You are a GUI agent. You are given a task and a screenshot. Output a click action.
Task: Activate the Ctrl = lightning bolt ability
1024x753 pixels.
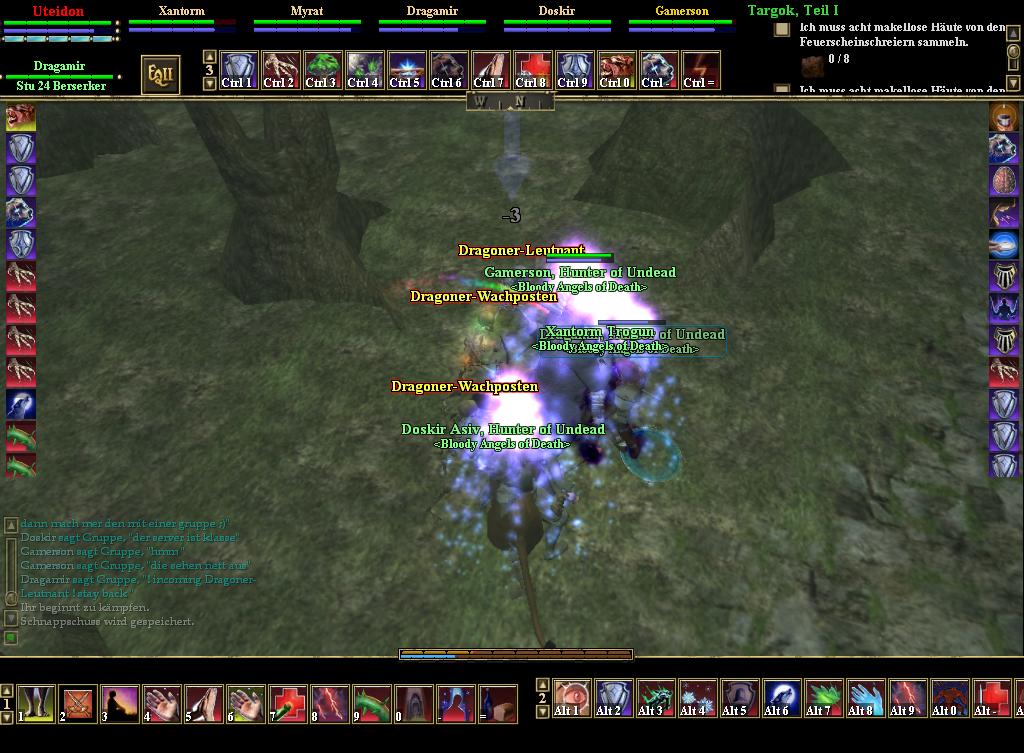[x=700, y=71]
